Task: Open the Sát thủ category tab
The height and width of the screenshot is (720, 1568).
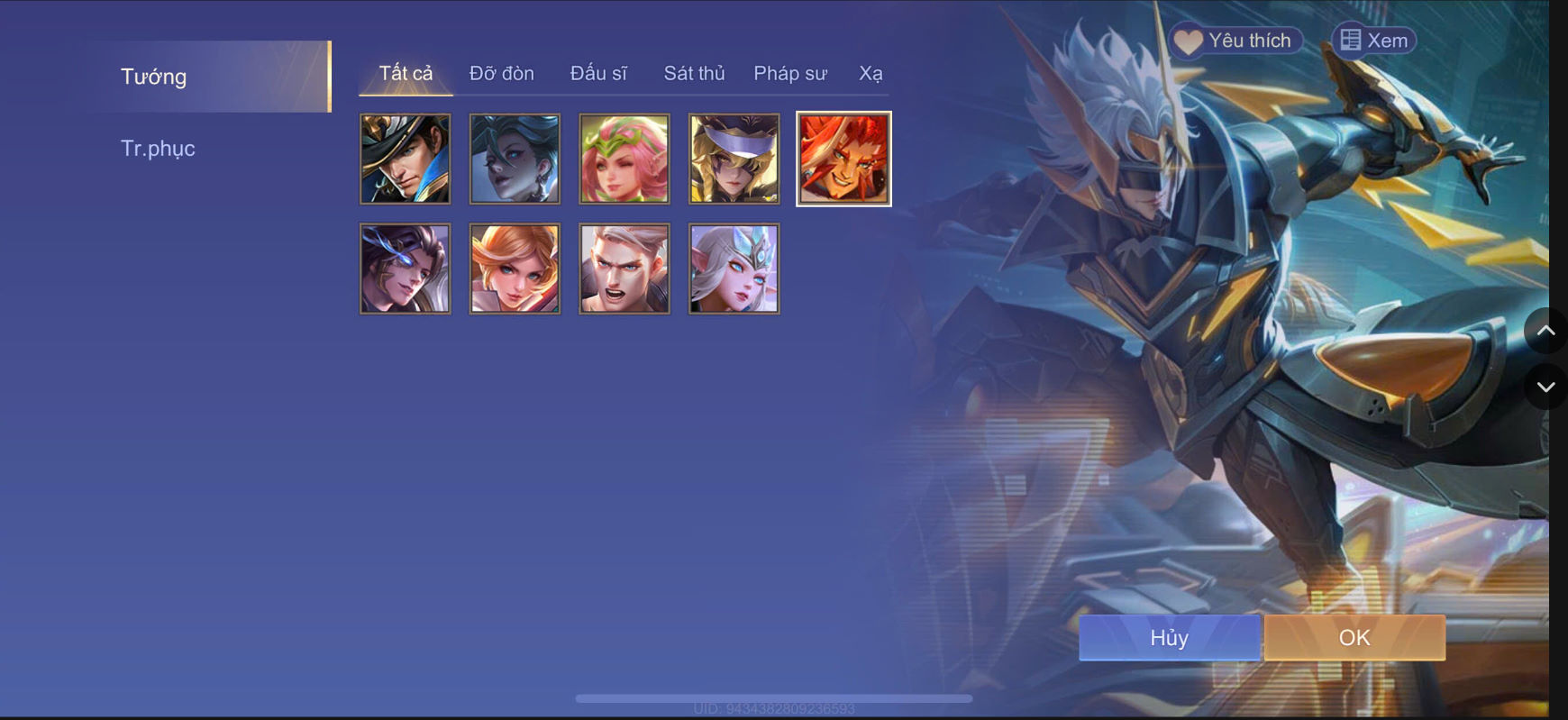Action: [695, 73]
